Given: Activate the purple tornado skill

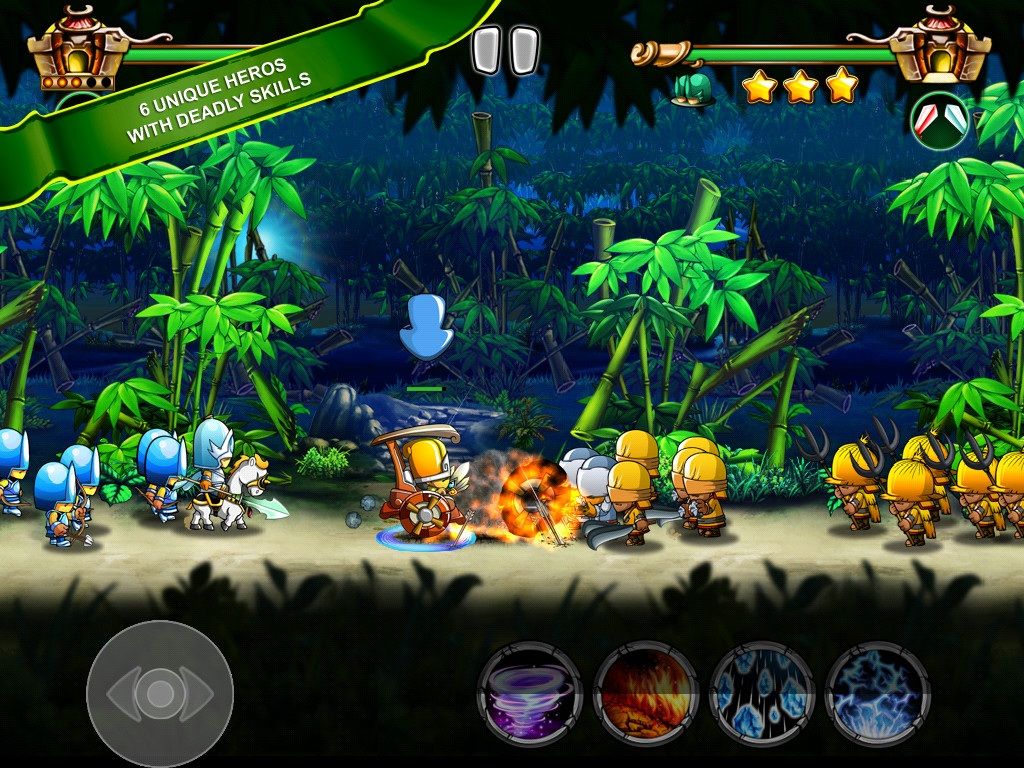Looking at the screenshot, I should point(529,693).
